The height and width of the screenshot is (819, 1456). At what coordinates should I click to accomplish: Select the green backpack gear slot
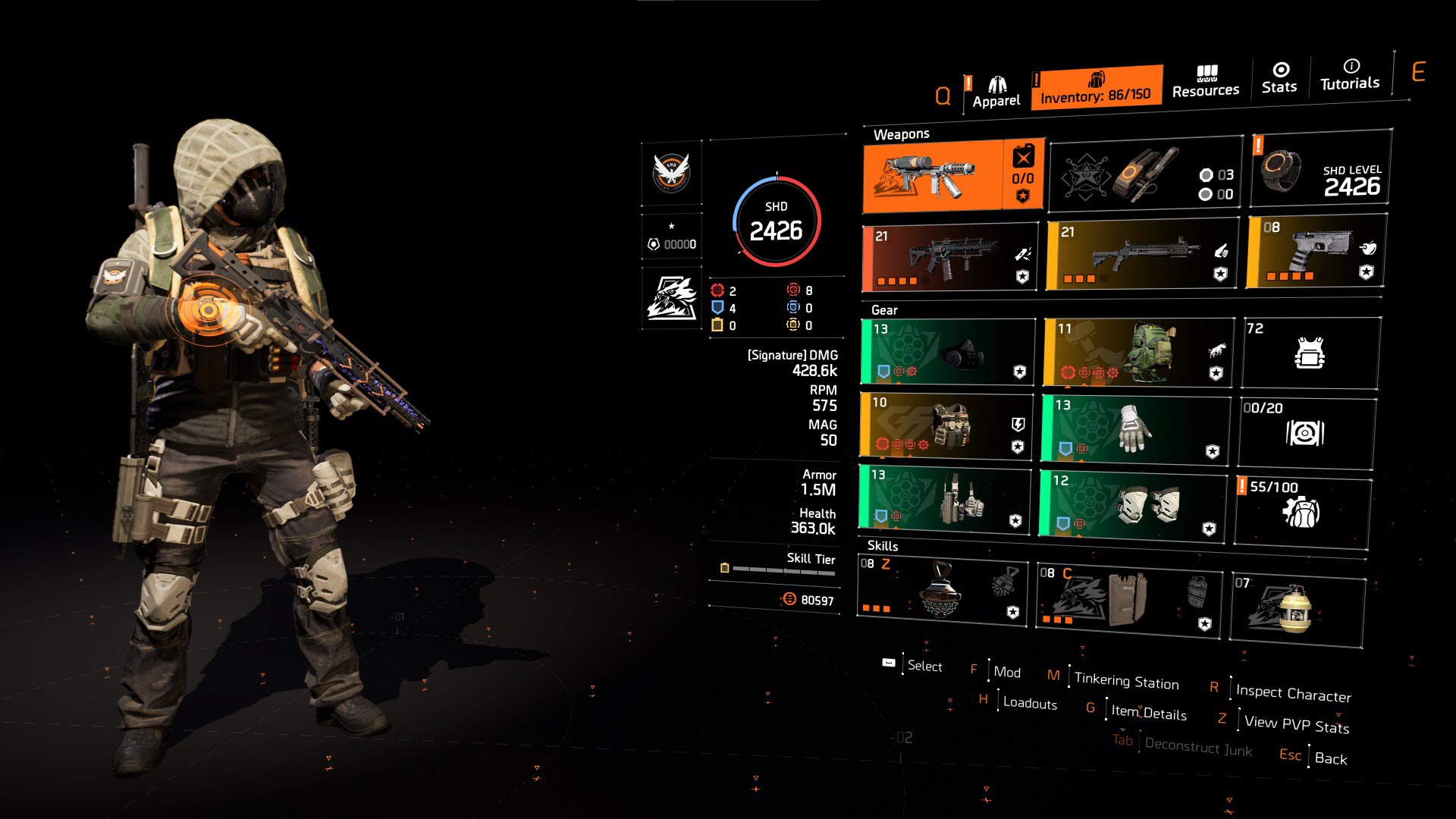[x=1137, y=353]
